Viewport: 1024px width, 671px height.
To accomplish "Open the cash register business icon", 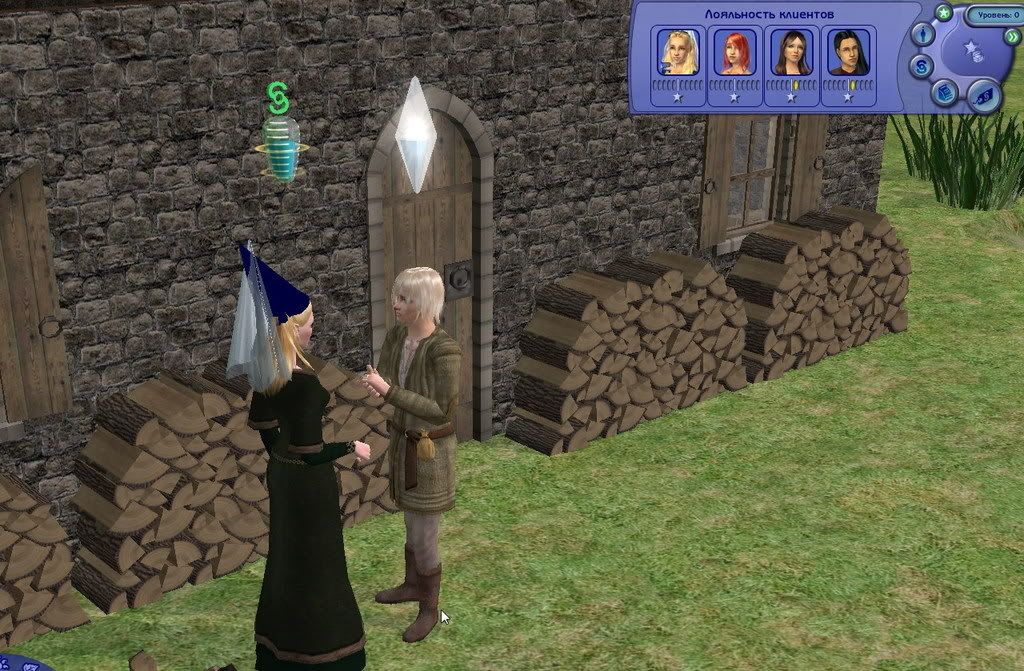I will 944,92.
